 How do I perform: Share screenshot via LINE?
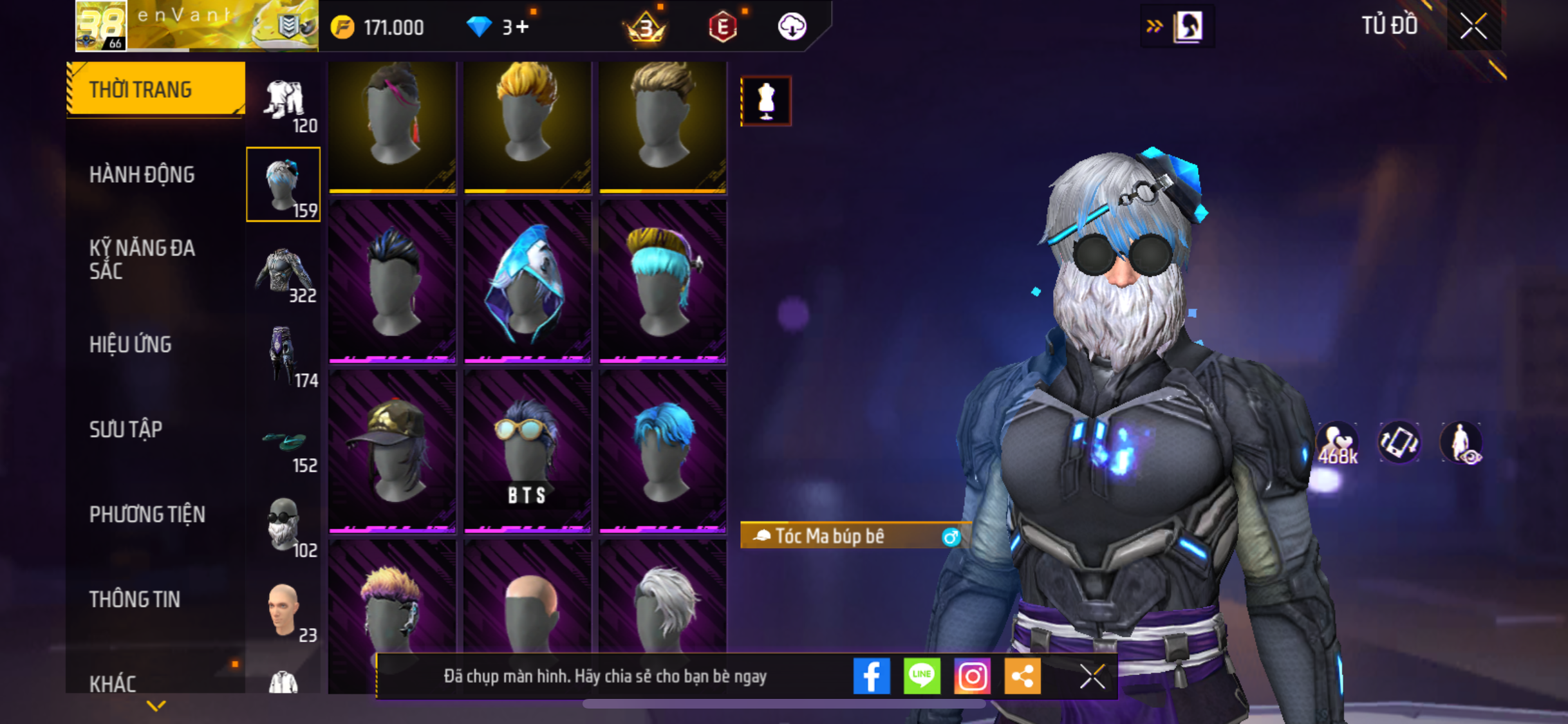coord(922,676)
